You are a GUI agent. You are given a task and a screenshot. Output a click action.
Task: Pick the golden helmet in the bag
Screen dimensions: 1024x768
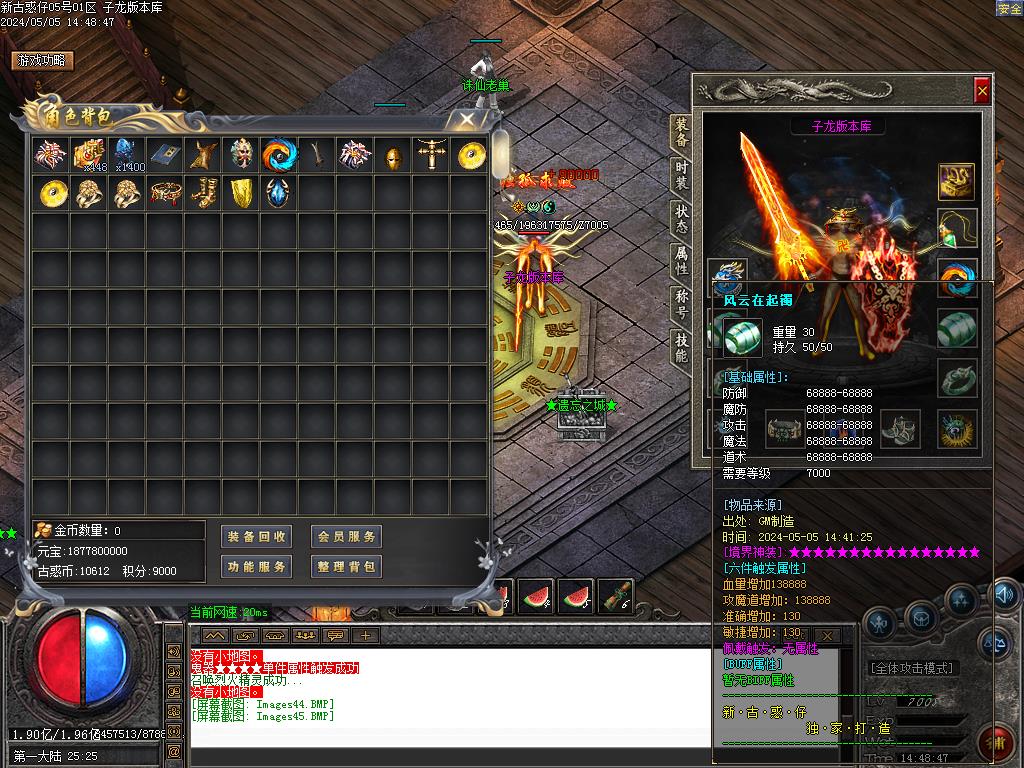tap(393, 156)
